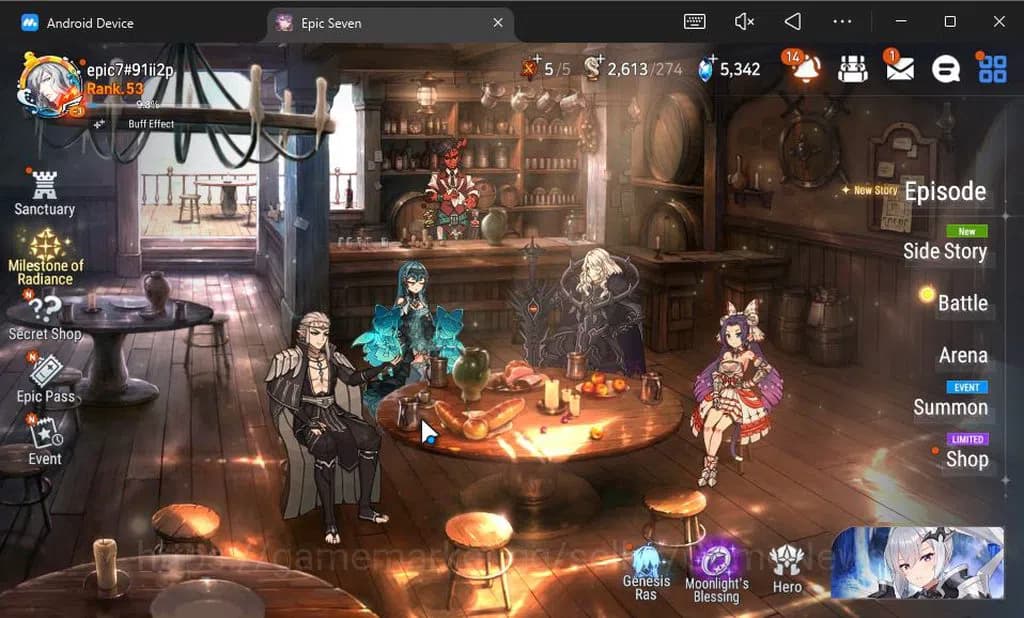1024x618 pixels.
Task: Visit the Shop
Action: [x=966, y=459]
